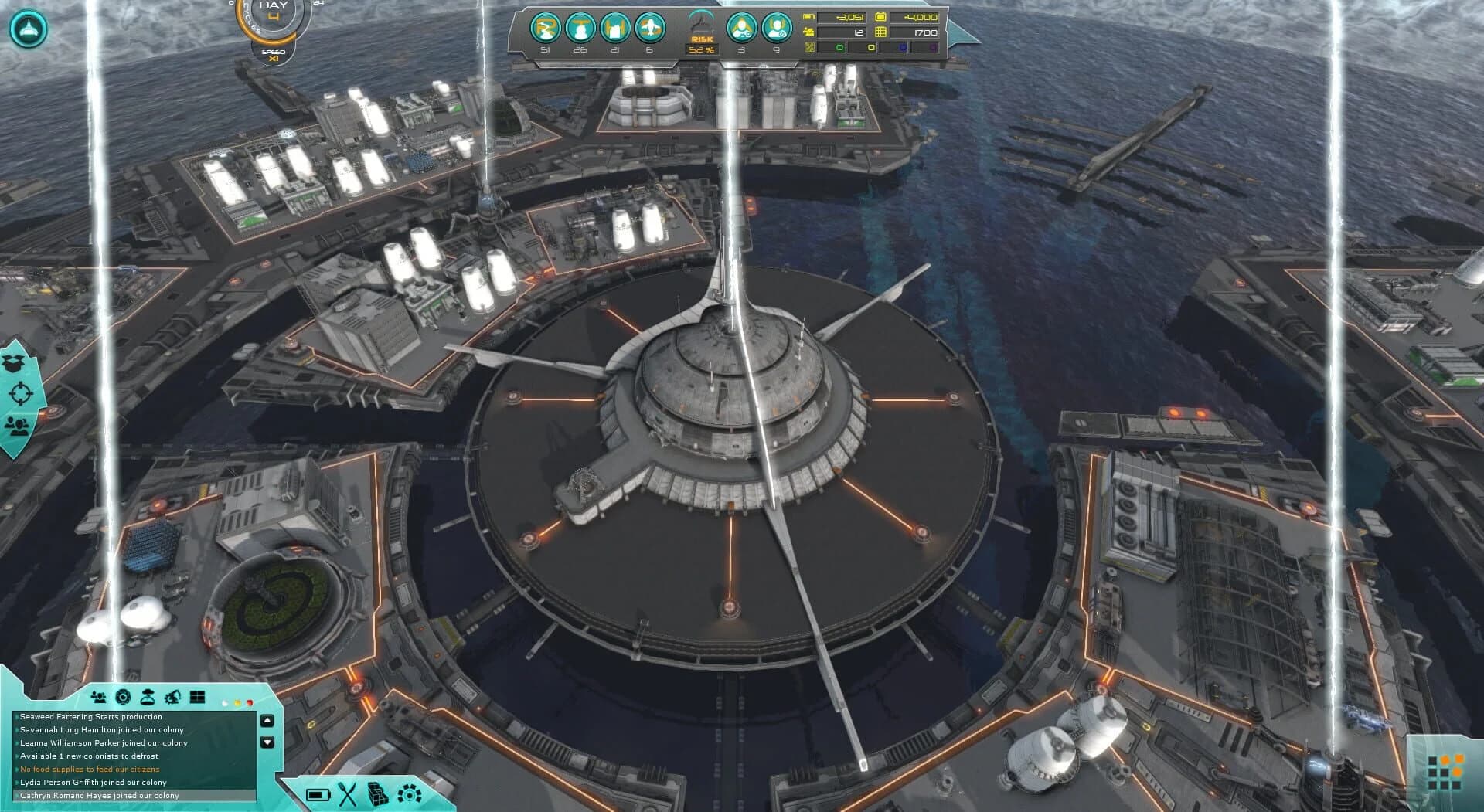Toggle the yellow notification filter dot
The width and height of the screenshot is (1484, 812).
pyautogui.click(x=237, y=703)
